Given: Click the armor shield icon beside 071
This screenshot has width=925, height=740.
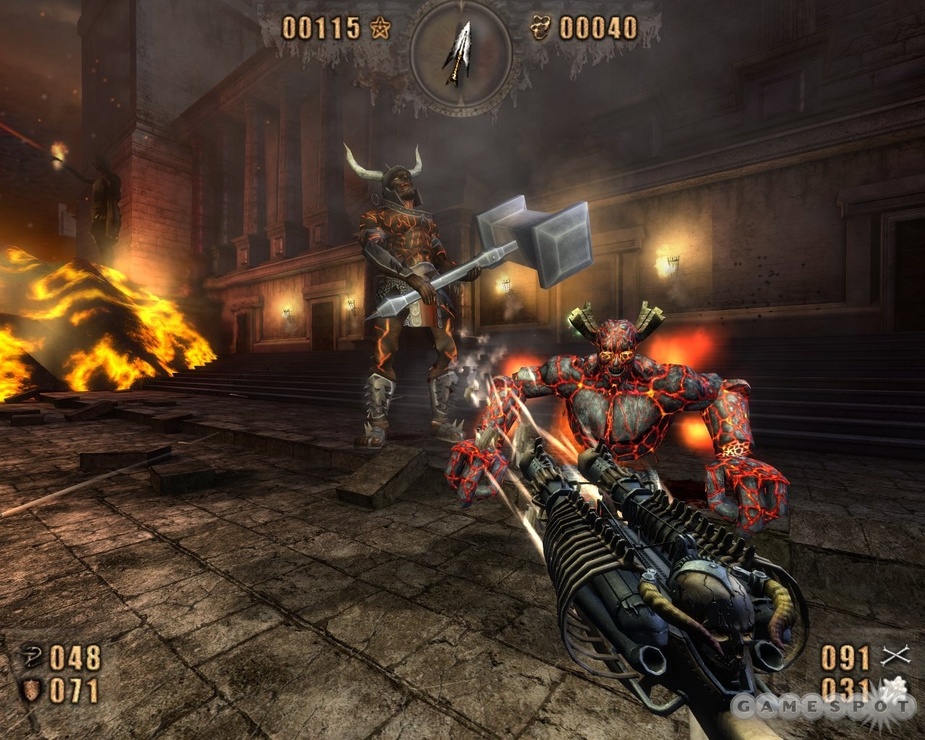Looking at the screenshot, I should (31, 690).
